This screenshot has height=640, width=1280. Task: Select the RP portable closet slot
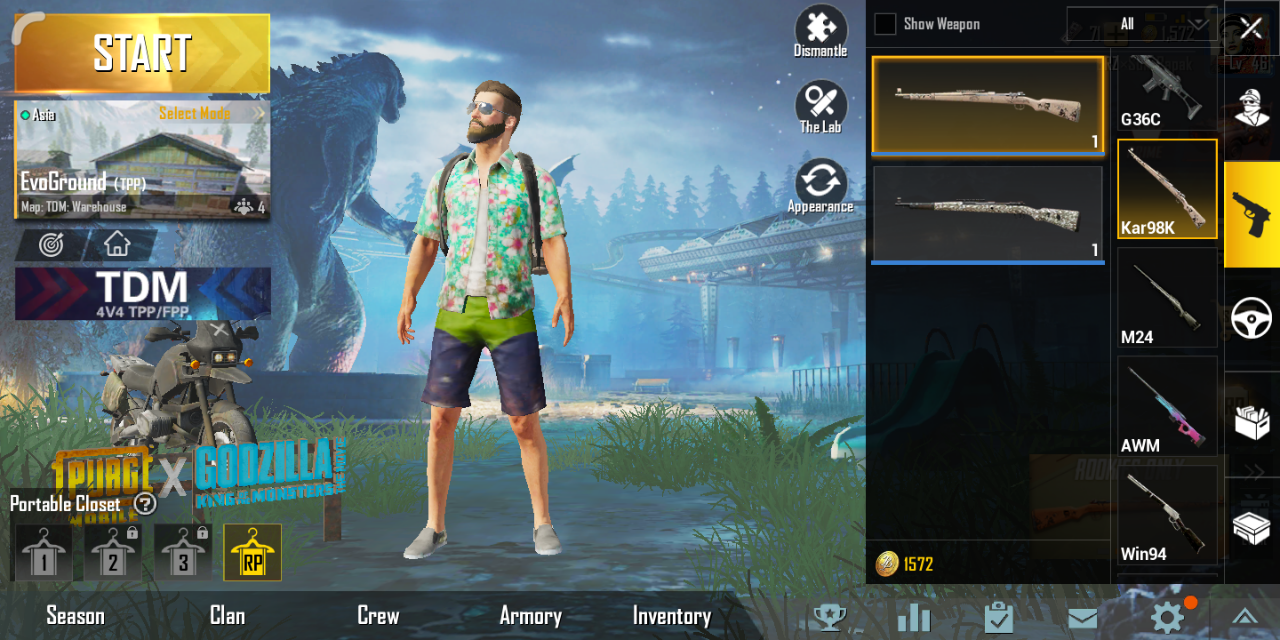(x=252, y=553)
